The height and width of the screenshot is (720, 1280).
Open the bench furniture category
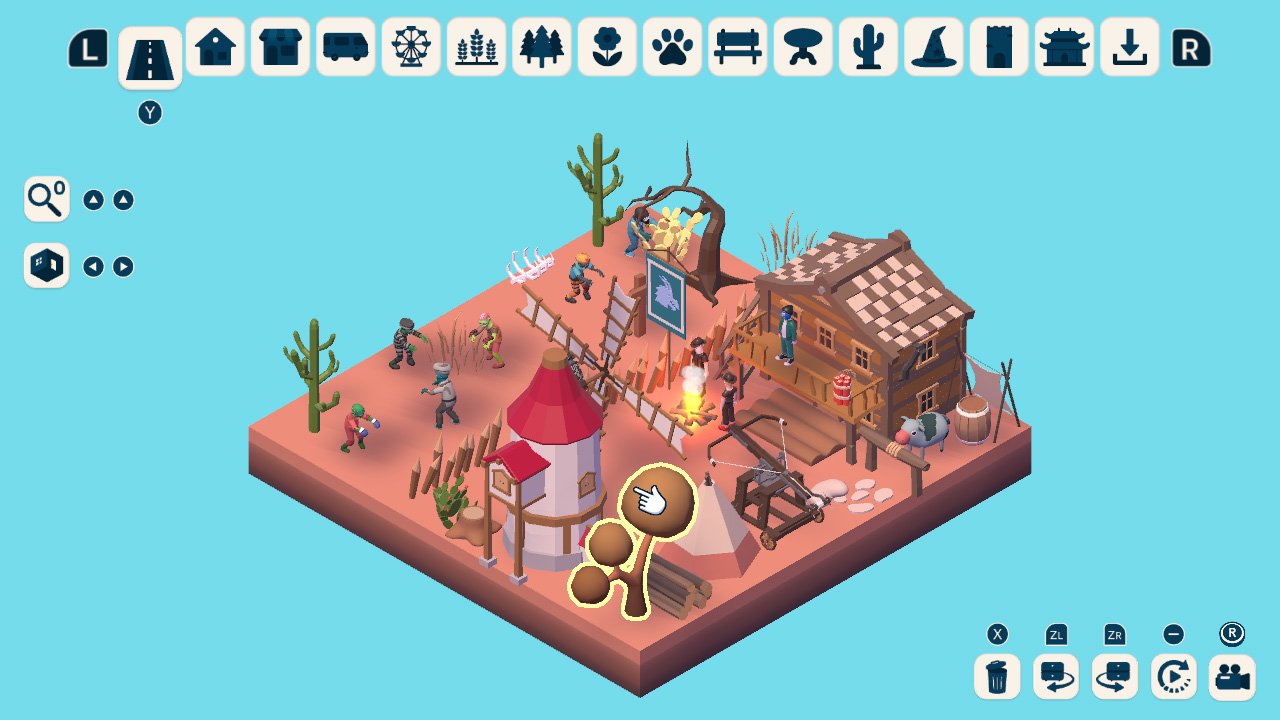tap(737, 46)
